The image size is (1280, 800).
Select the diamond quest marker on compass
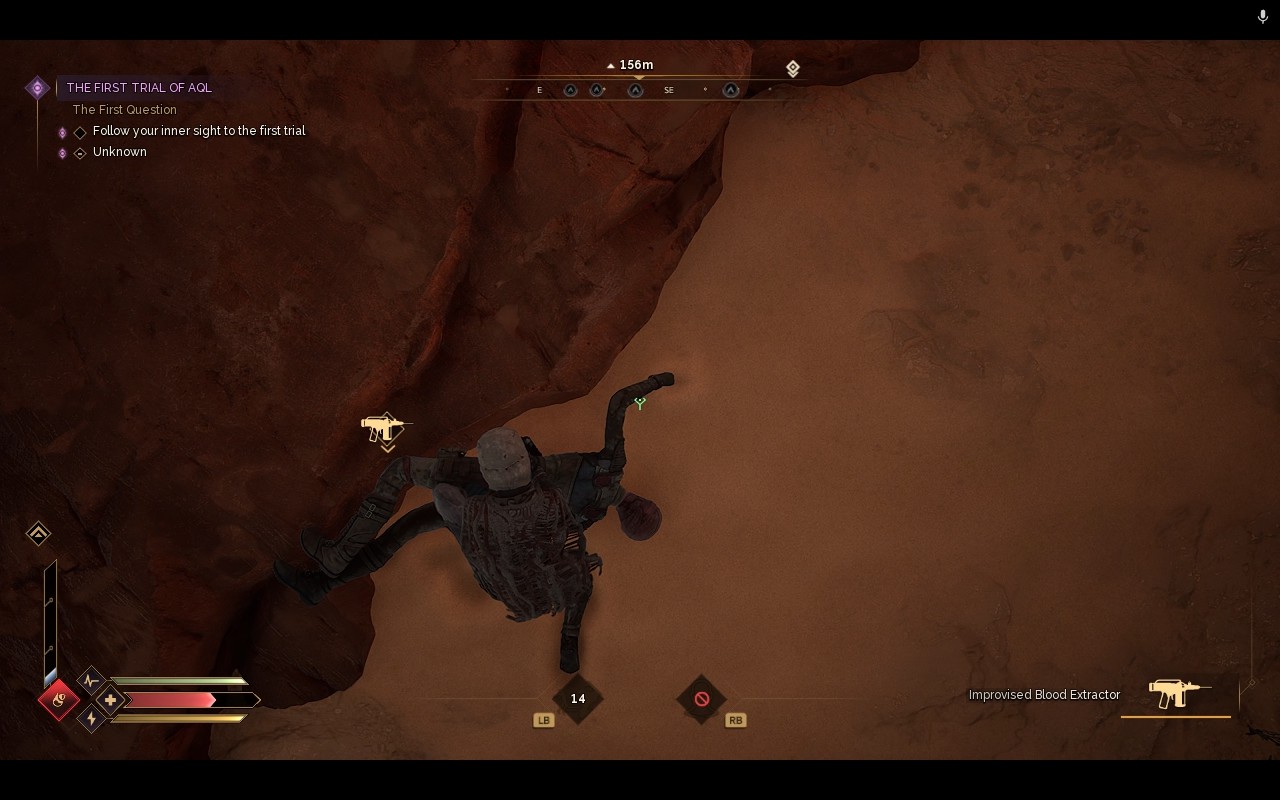tap(792, 68)
